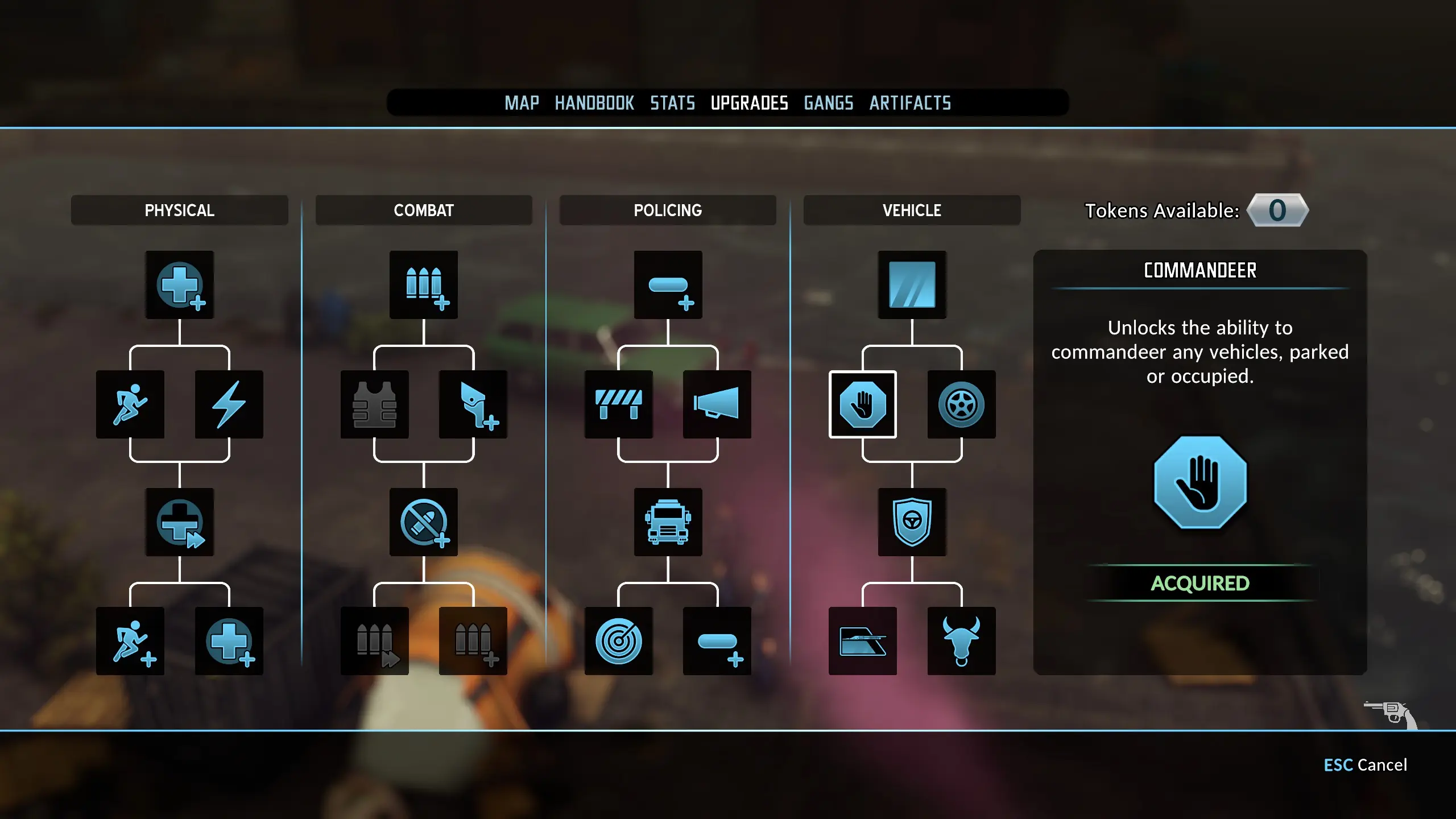Show the Stats tab
This screenshot has width=1456, height=819.
point(672,103)
